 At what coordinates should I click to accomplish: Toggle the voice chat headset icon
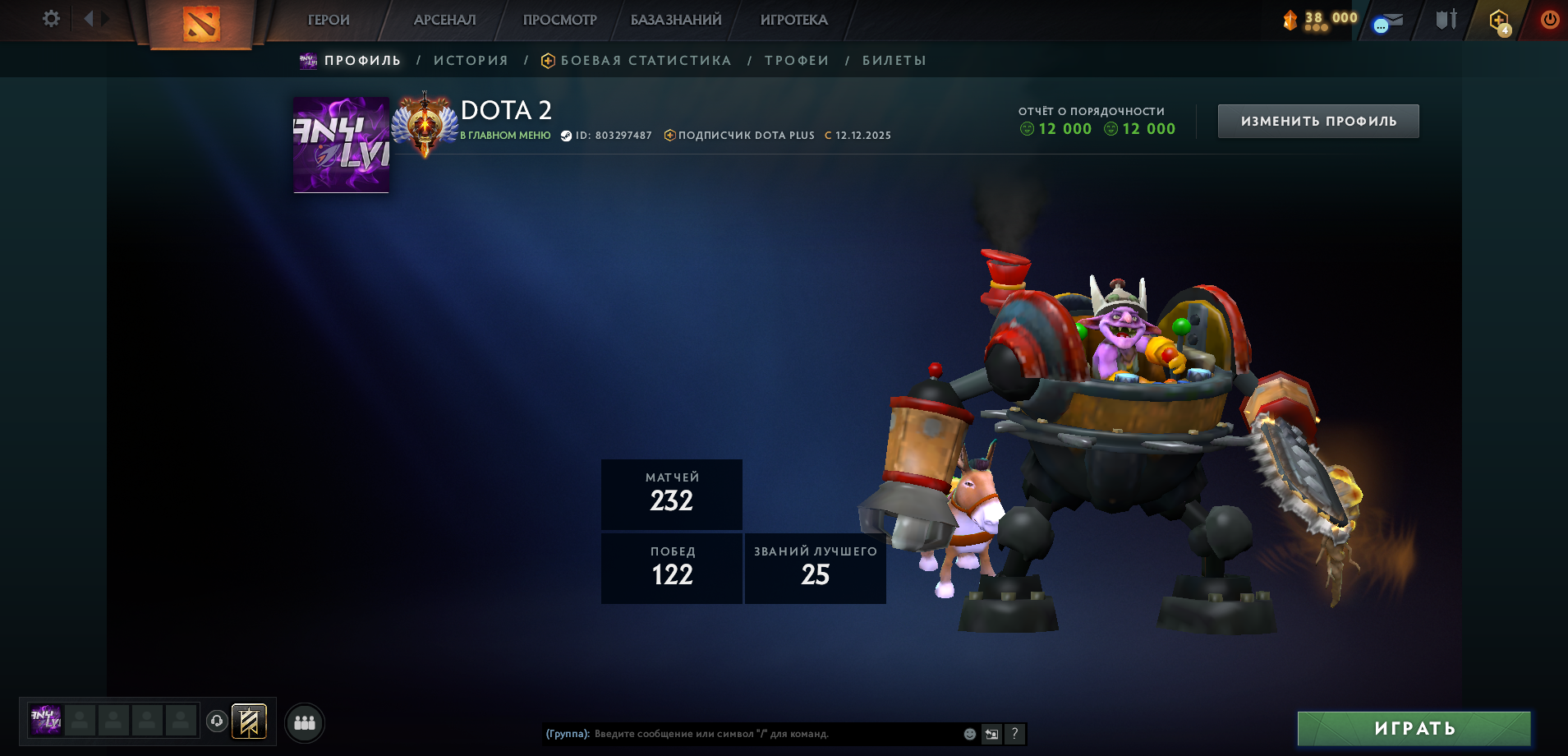pos(215,721)
